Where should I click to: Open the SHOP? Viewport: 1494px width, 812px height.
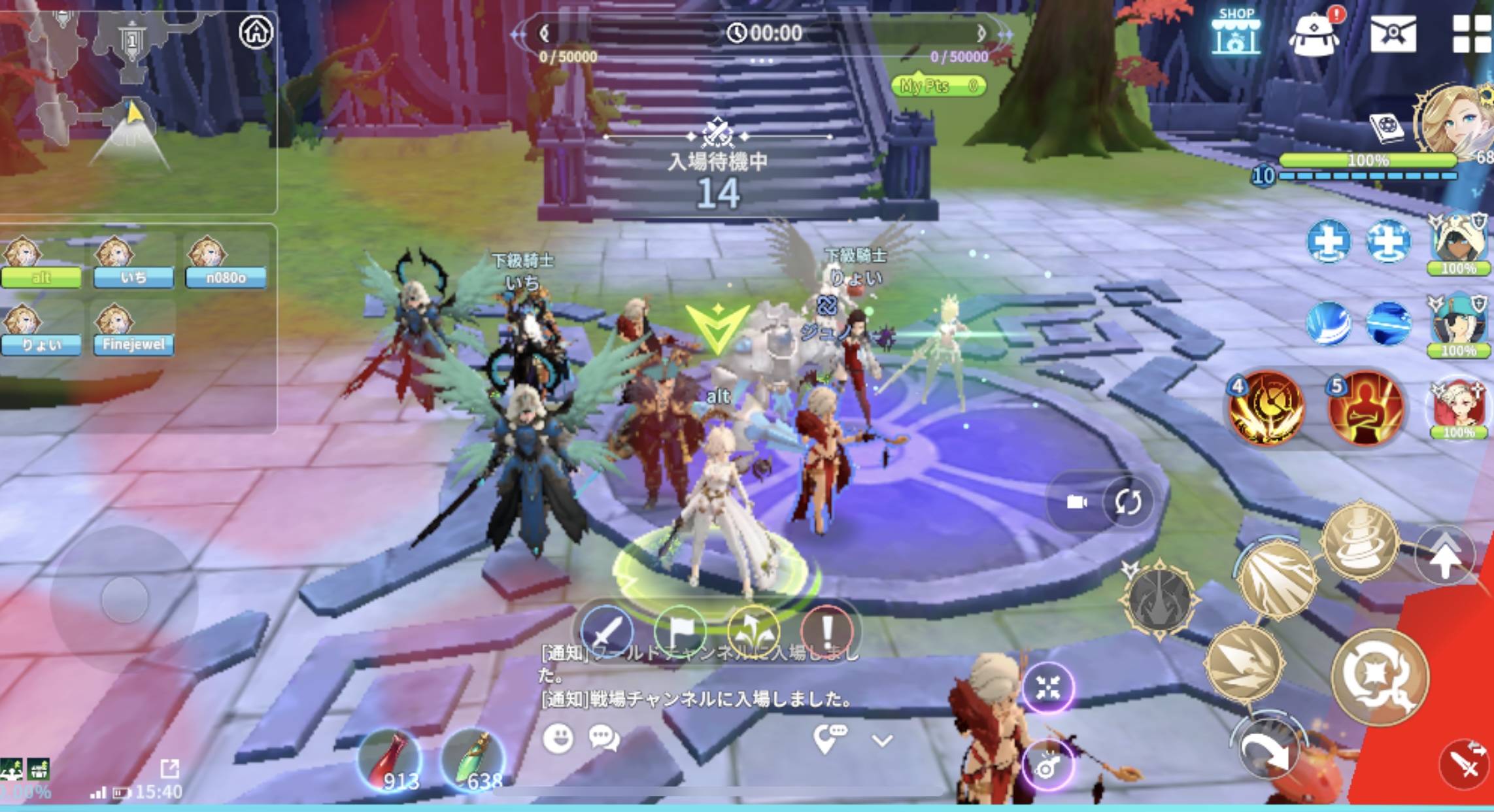[1235, 33]
